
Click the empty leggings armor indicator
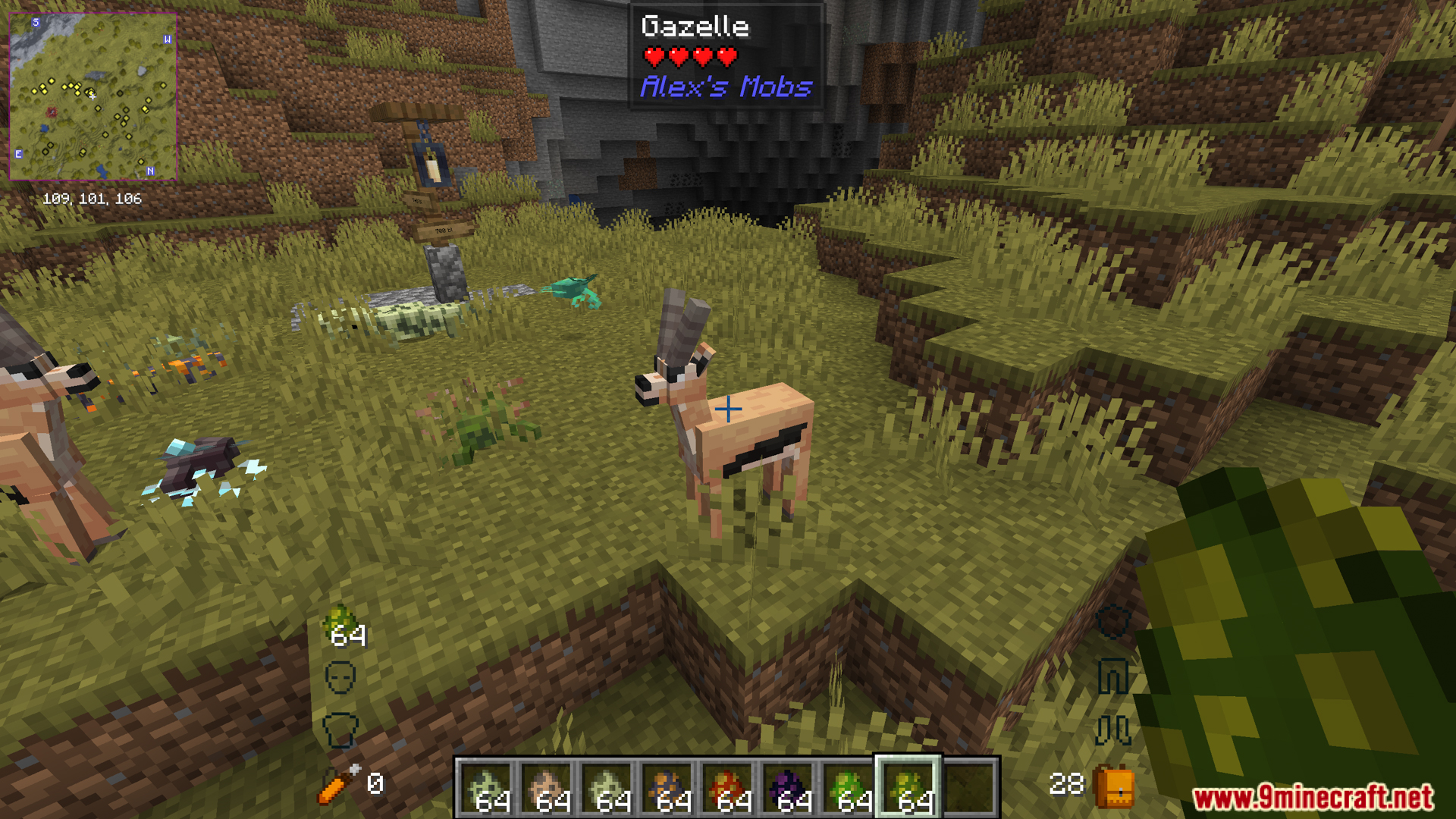(x=1112, y=676)
